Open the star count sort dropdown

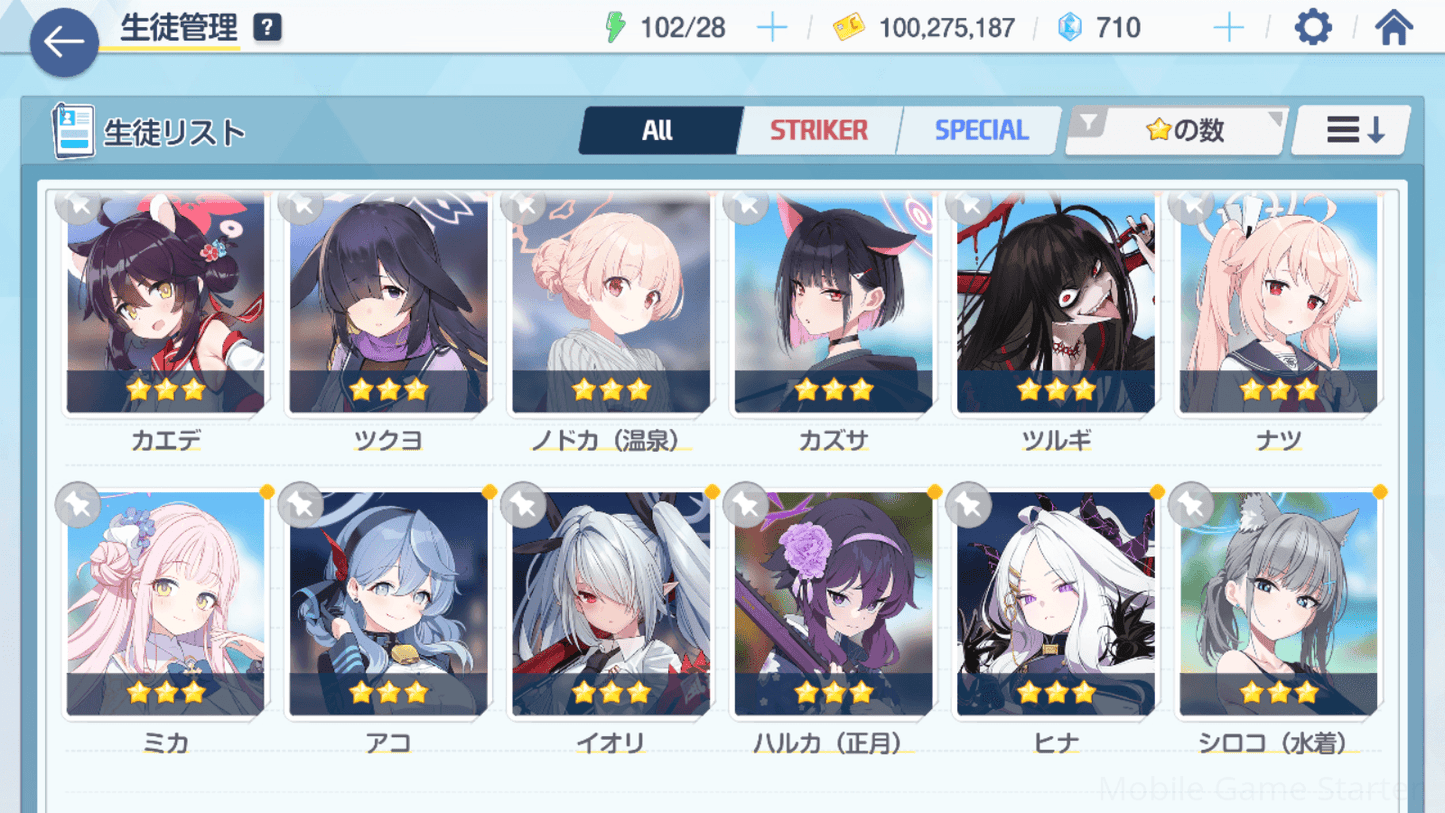1177,130
